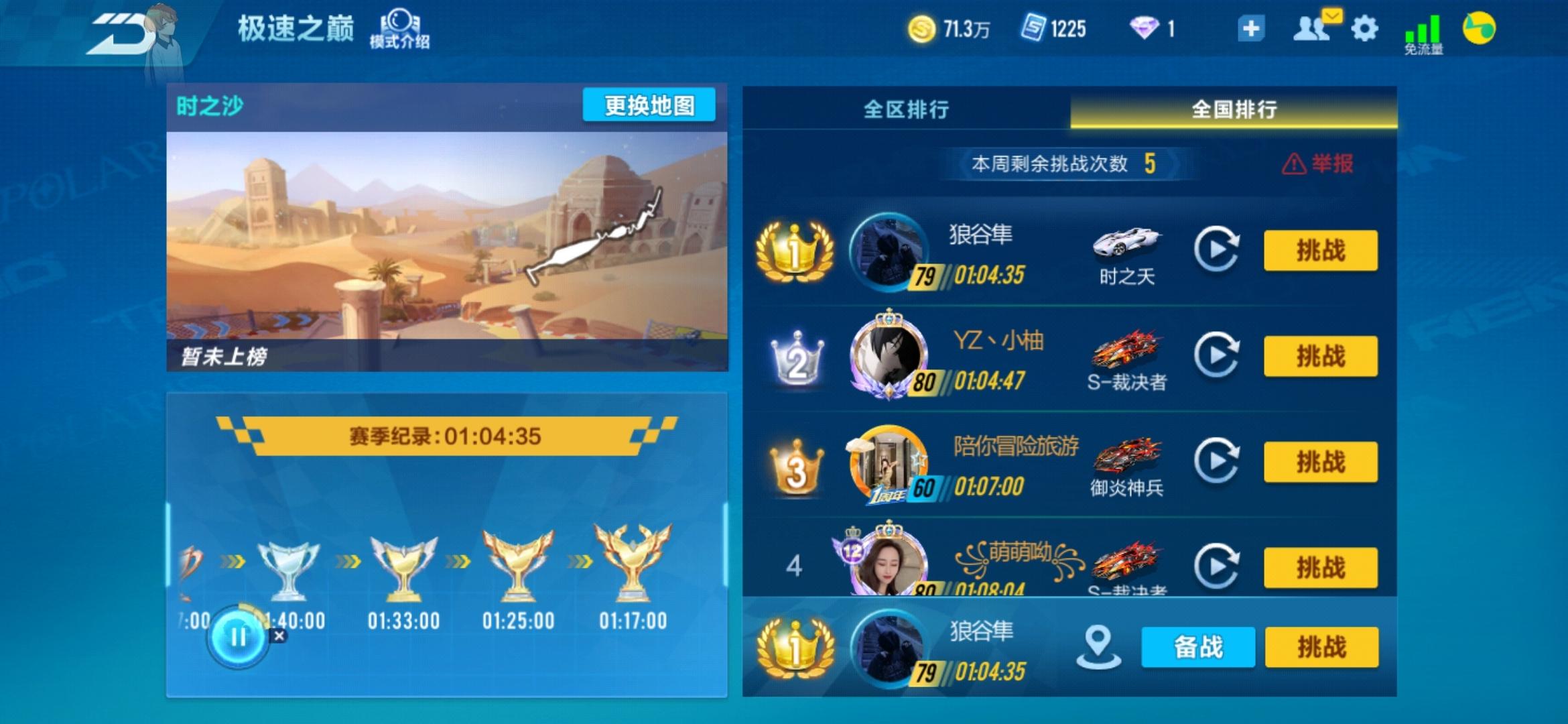Open the settings gear icon
1568x724 pixels.
tap(1364, 29)
